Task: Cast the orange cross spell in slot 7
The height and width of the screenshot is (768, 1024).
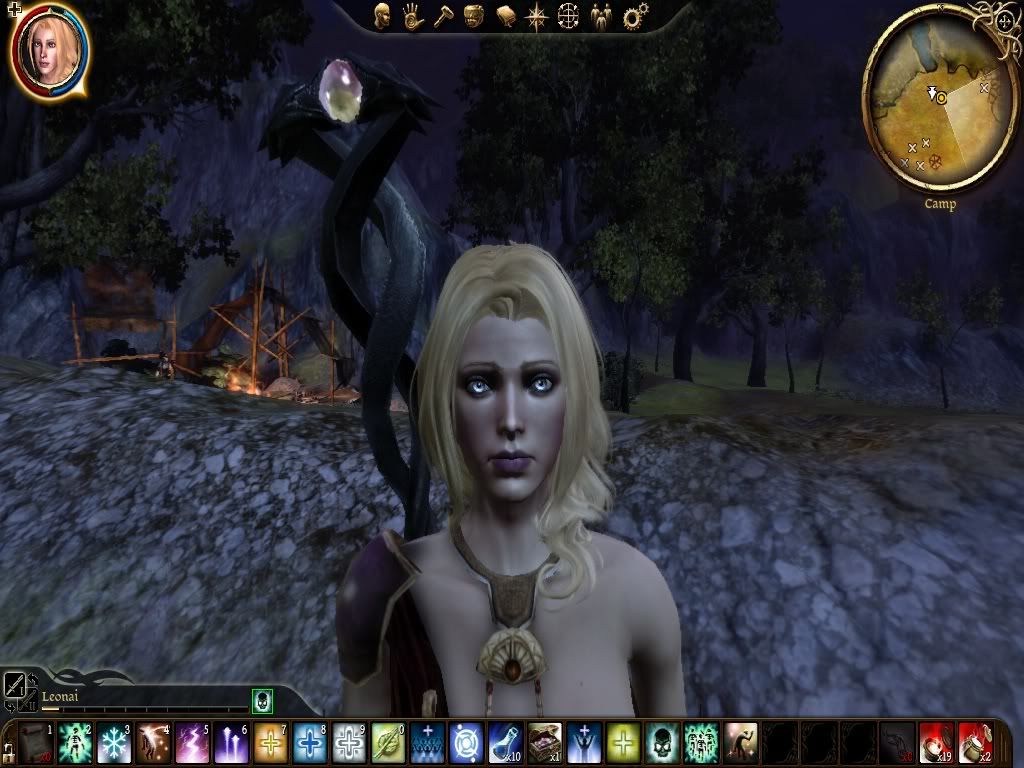Action: pos(270,744)
